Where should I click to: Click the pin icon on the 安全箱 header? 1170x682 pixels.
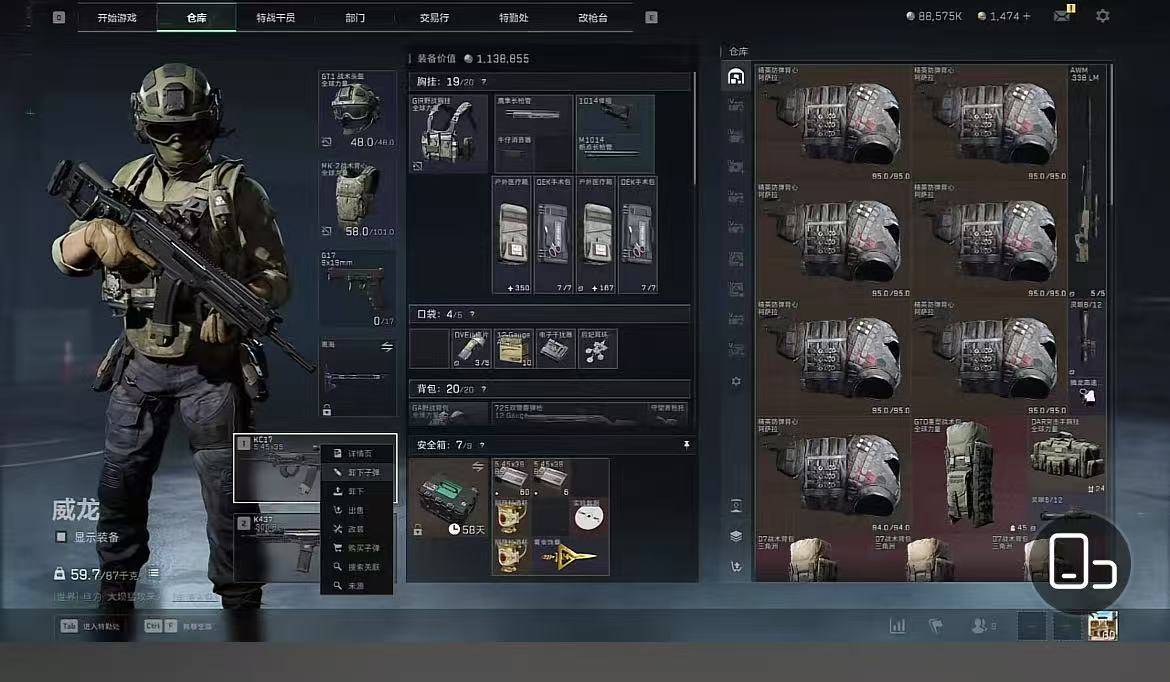686,444
